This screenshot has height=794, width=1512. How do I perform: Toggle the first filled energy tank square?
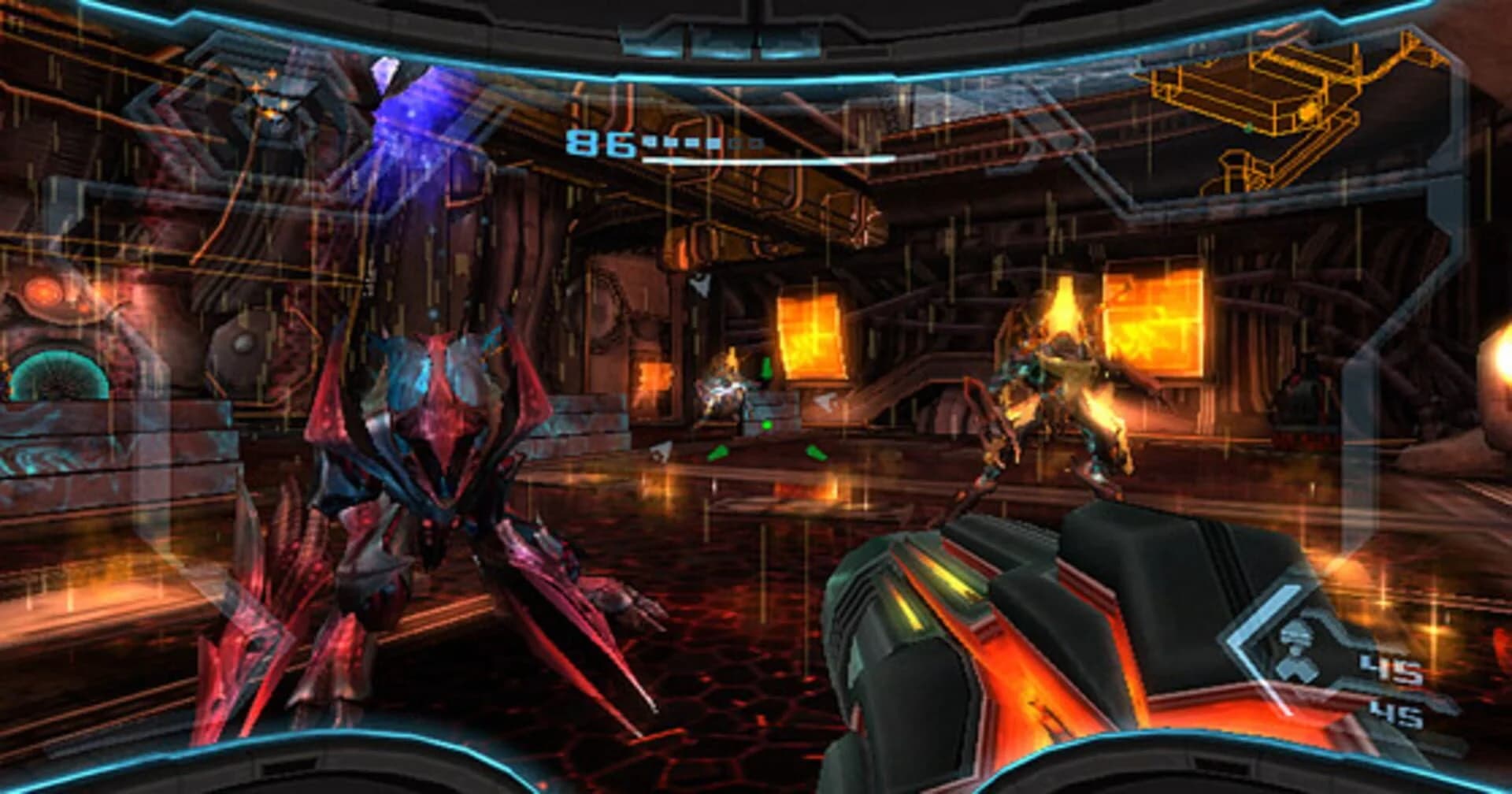point(650,141)
